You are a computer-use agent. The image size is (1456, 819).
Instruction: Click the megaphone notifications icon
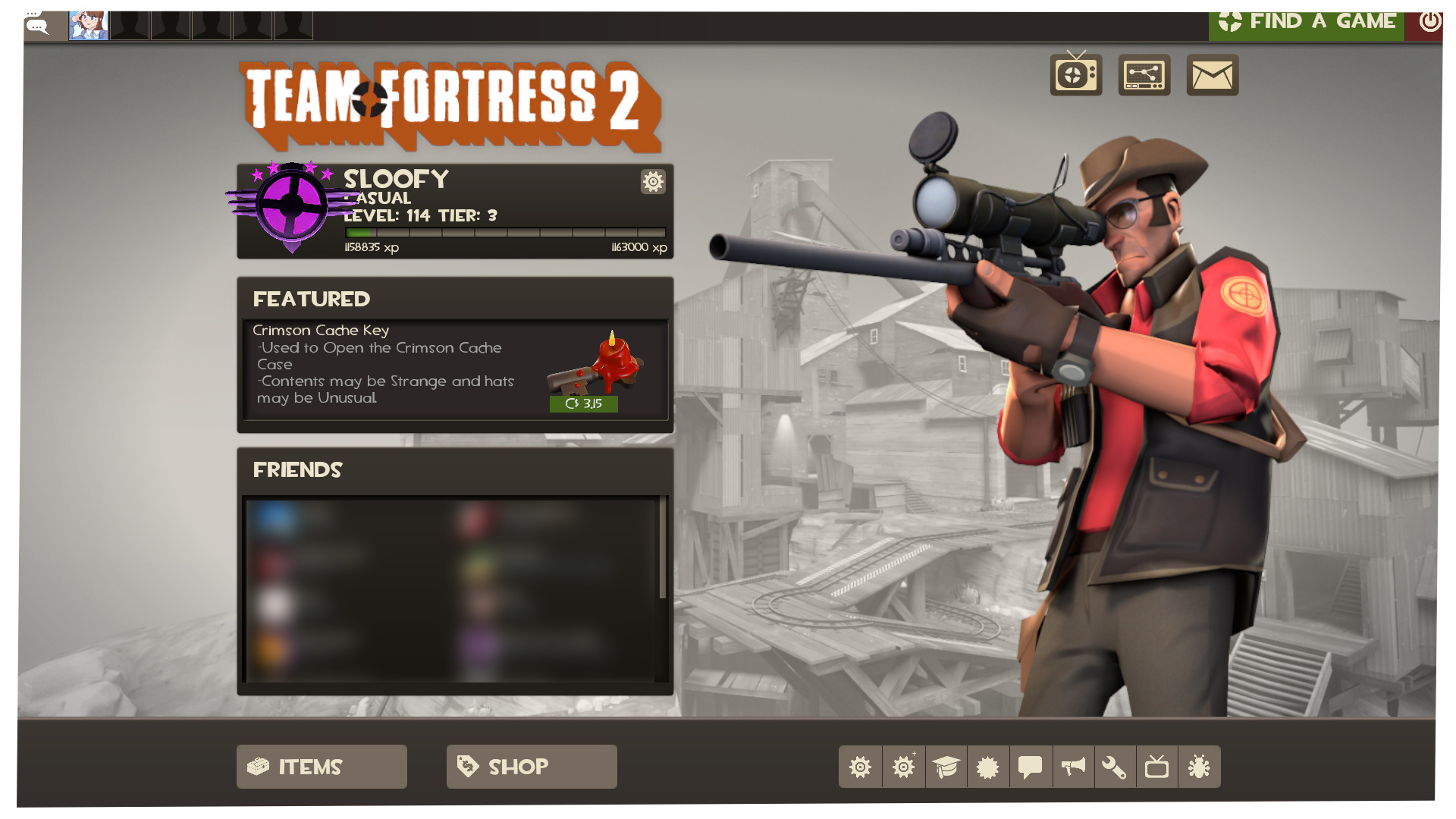(1072, 767)
